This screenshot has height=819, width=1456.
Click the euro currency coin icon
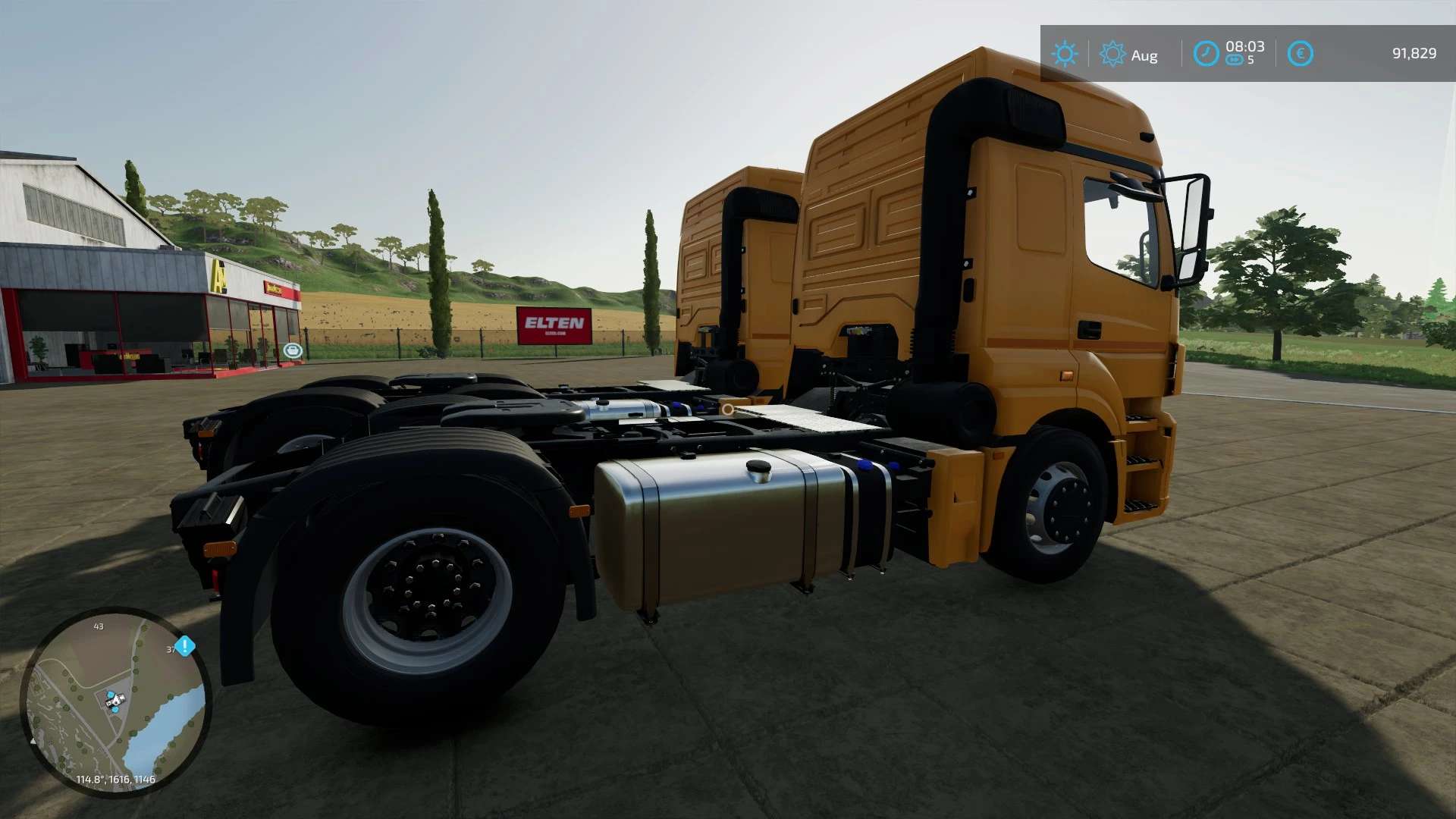click(1301, 52)
